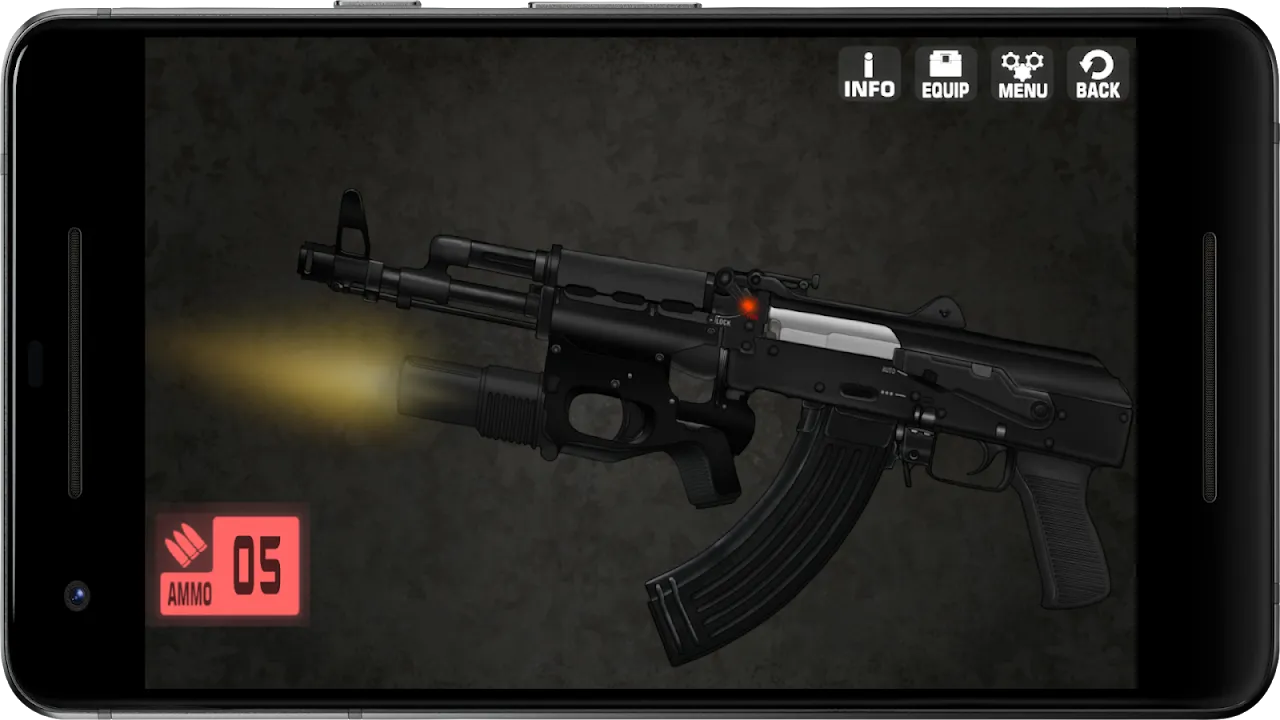Open the EQUIP menu
This screenshot has height=720, width=1280.
click(x=945, y=75)
